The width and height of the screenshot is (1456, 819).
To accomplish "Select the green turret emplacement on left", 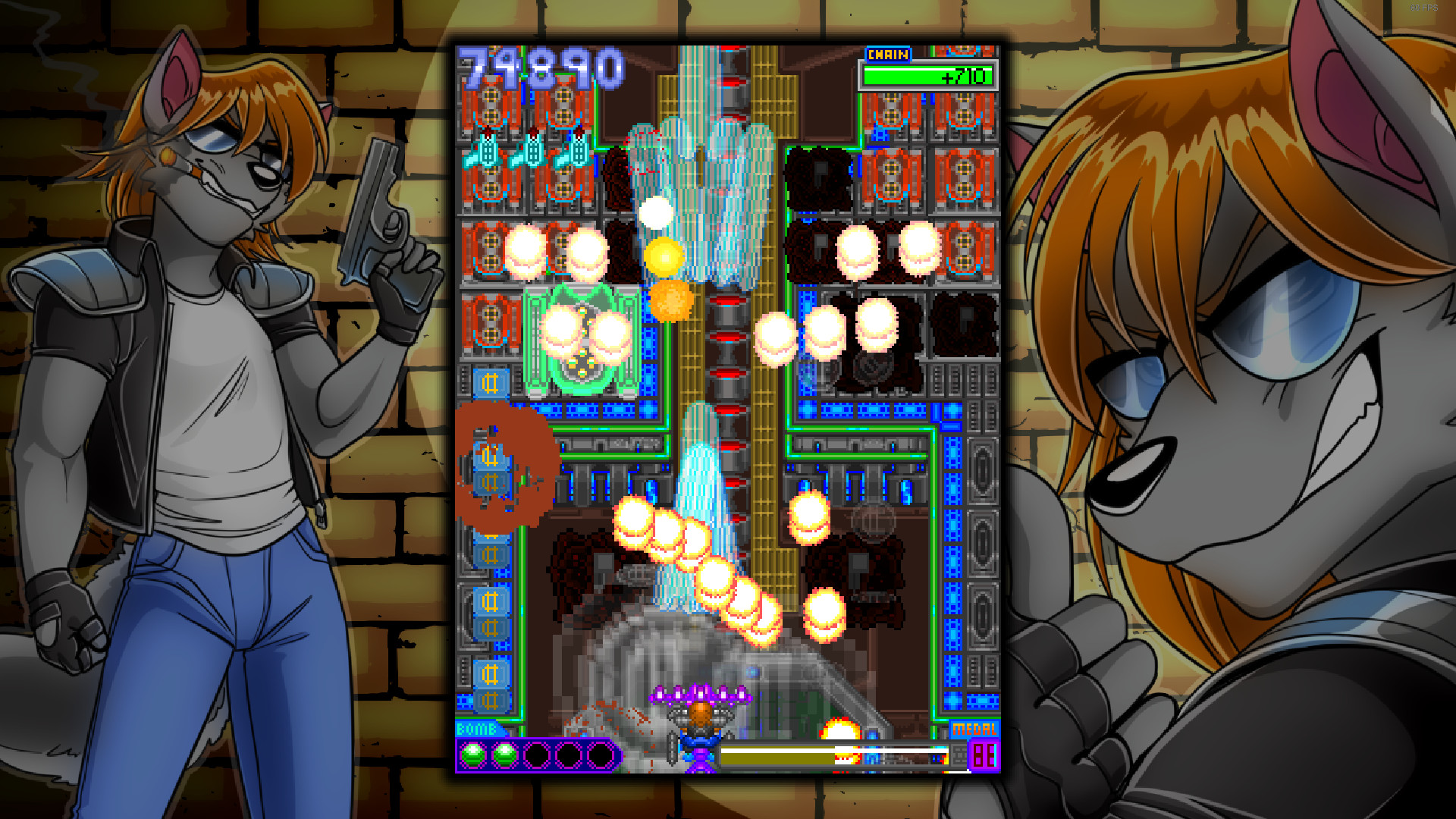I will click(x=581, y=341).
